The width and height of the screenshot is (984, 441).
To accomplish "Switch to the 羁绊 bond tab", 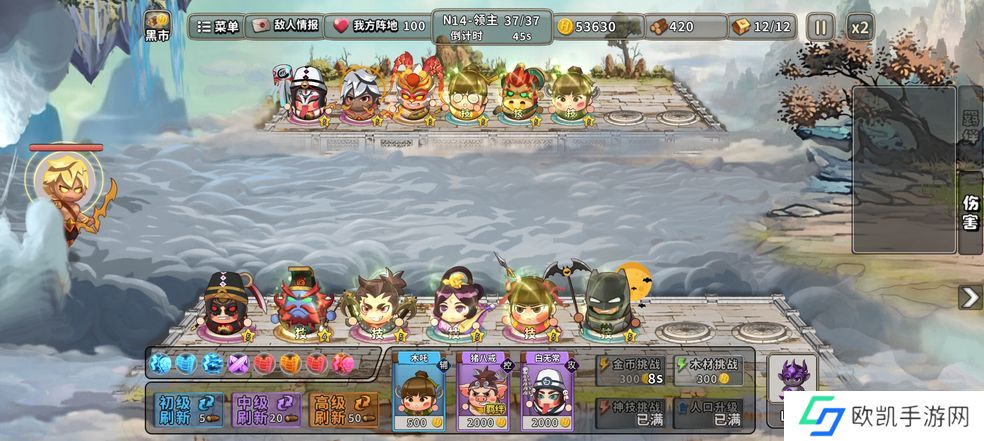I will 970,125.
